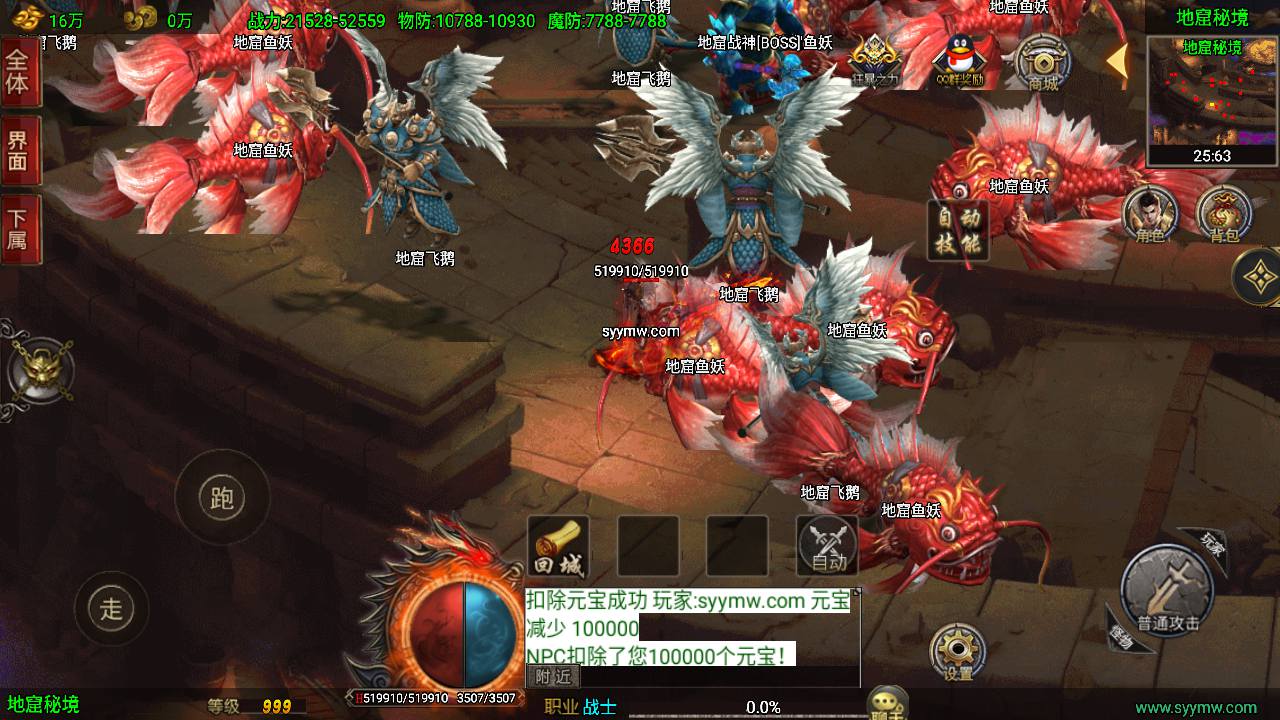Image resolution: width=1280 pixels, height=720 pixels.
Task: Tap the 走 walk button
Action: 111,607
